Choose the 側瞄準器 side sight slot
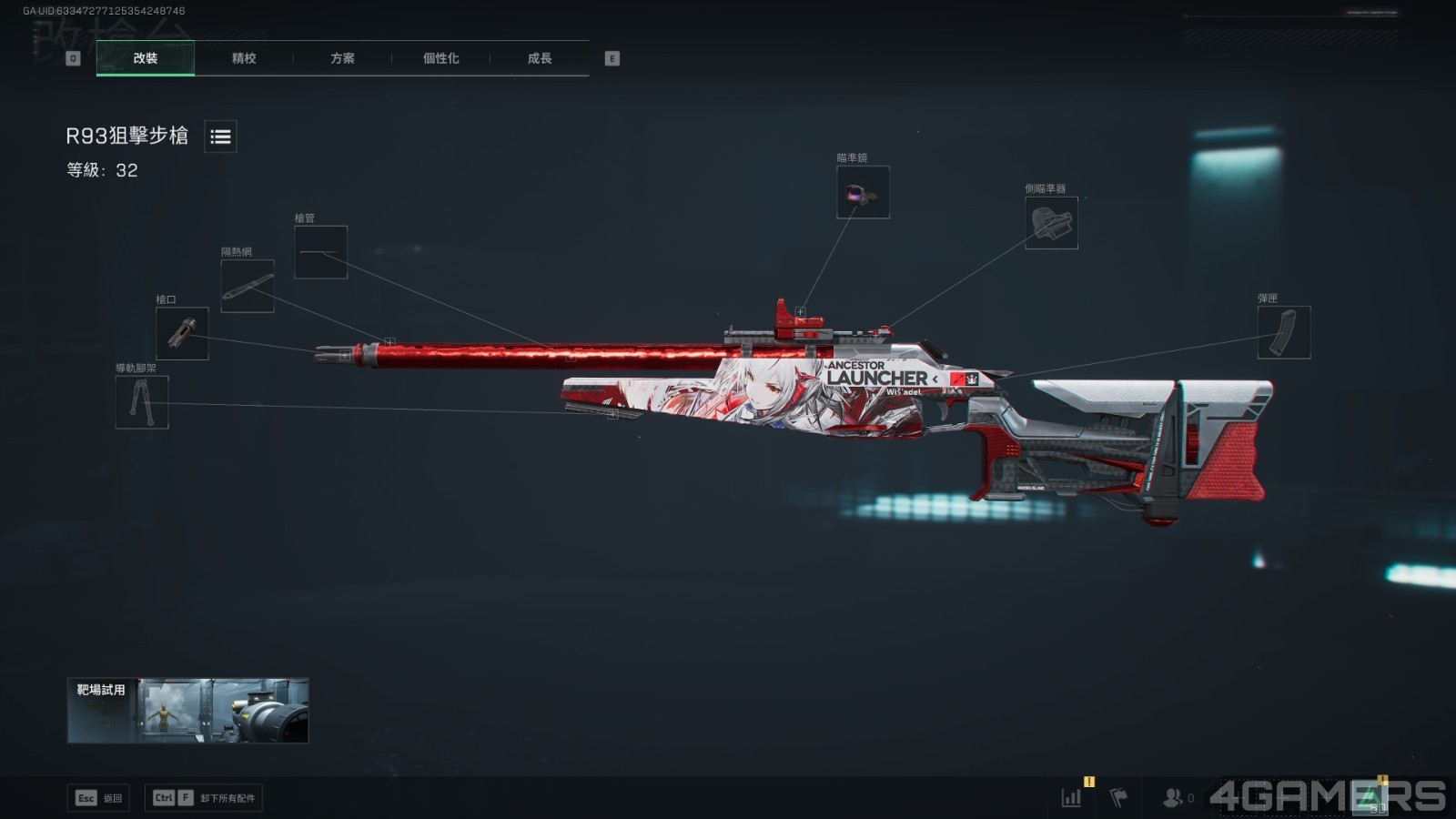Screen dimensions: 1456x819 pos(1051,223)
